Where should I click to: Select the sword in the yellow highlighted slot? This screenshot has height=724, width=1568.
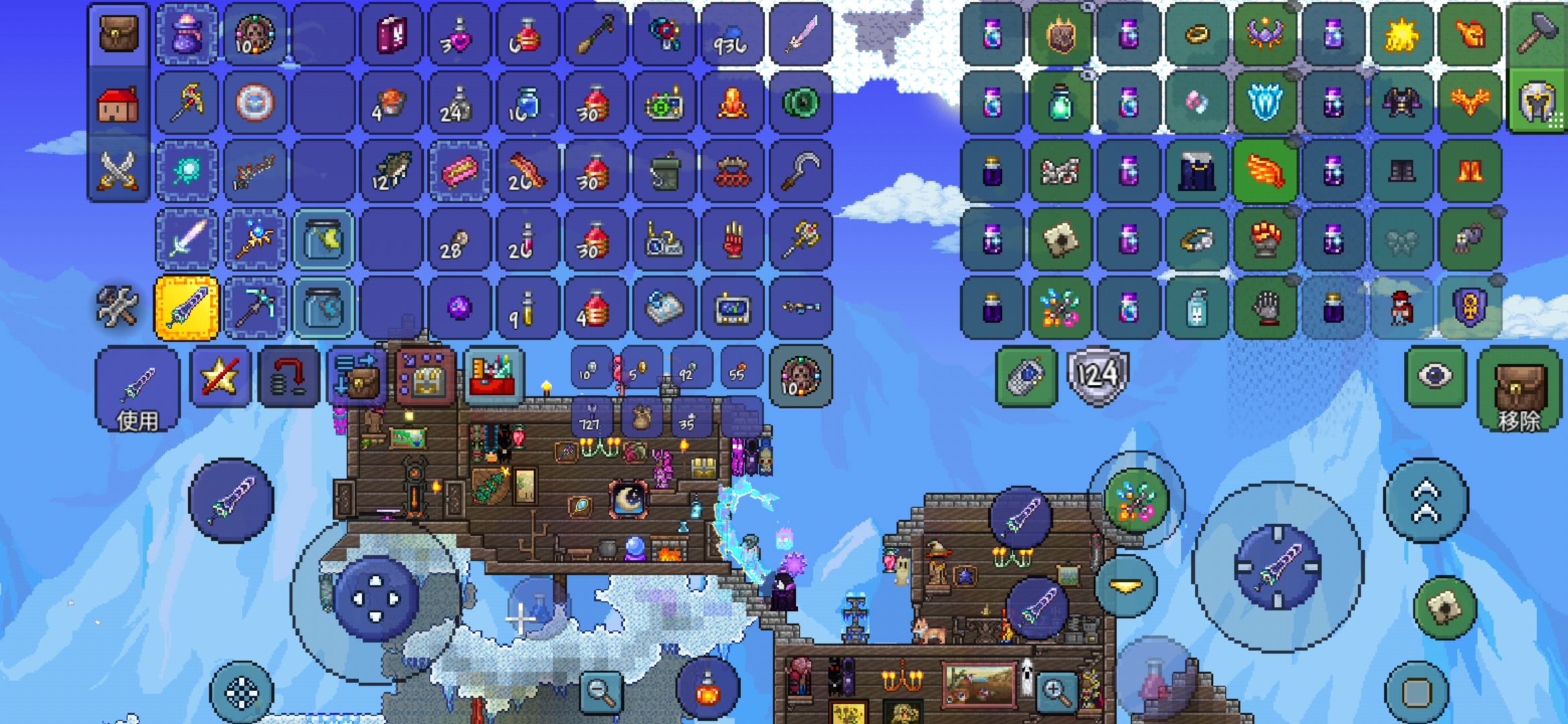(186, 308)
